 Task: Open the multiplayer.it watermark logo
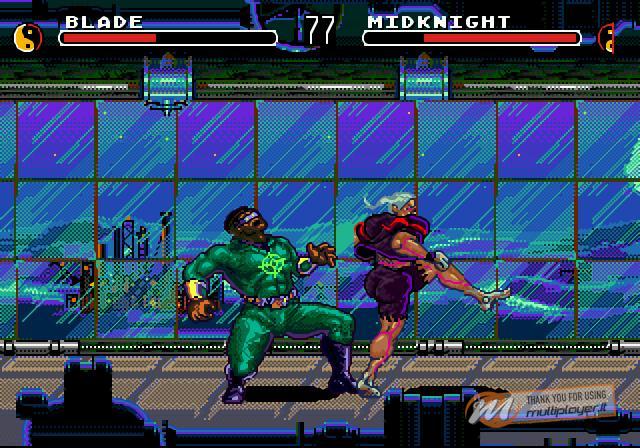pos(550,407)
